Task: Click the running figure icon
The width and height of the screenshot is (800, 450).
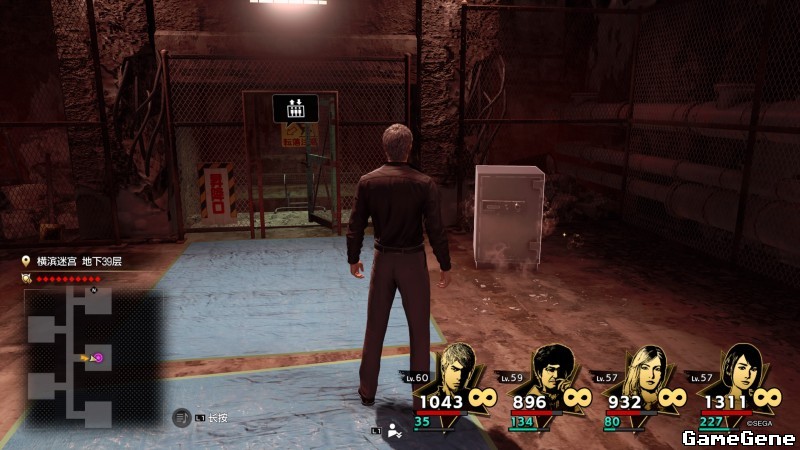Action: [x=395, y=431]
